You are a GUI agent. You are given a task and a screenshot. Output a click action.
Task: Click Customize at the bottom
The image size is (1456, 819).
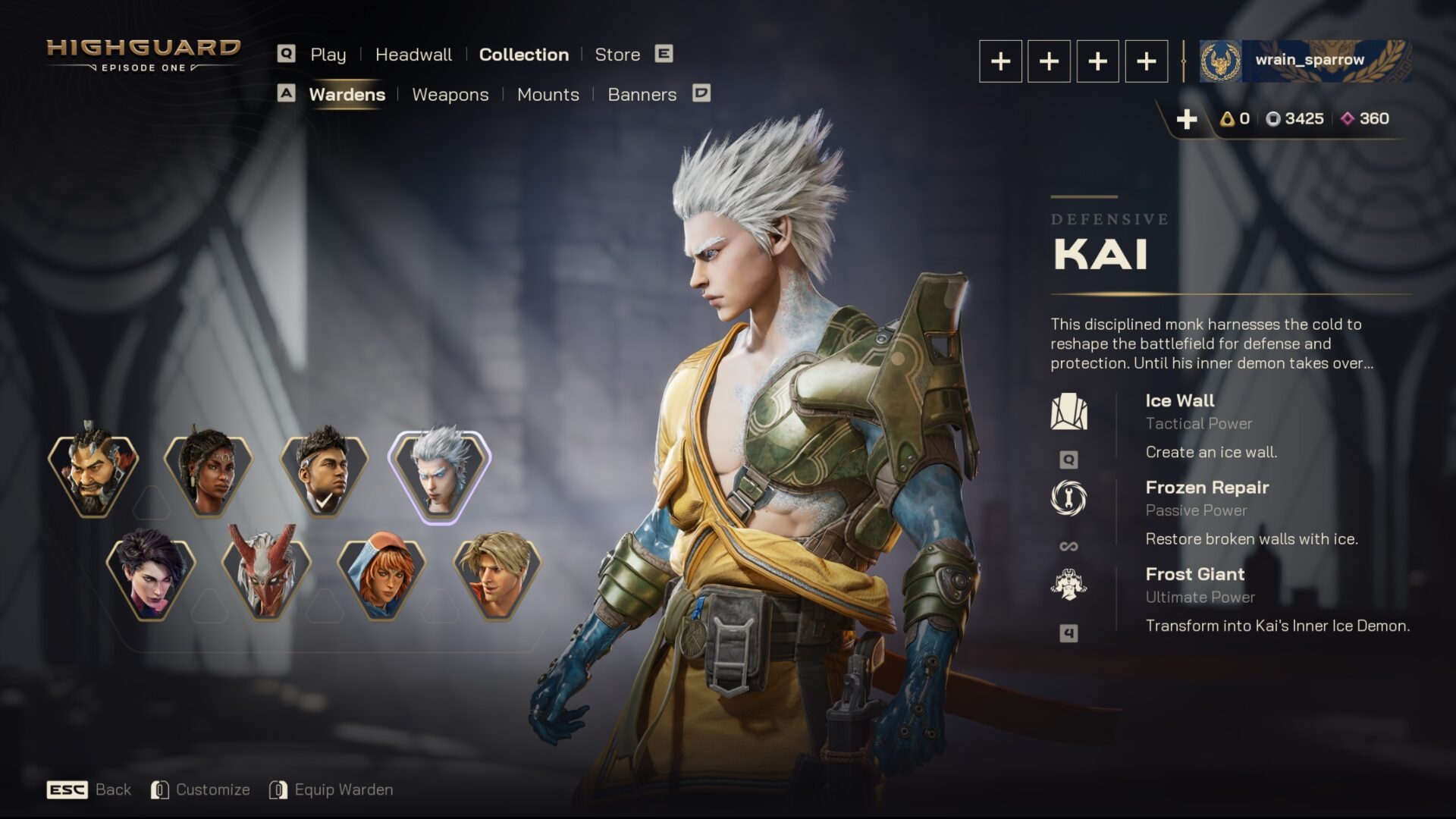[213, 789]
